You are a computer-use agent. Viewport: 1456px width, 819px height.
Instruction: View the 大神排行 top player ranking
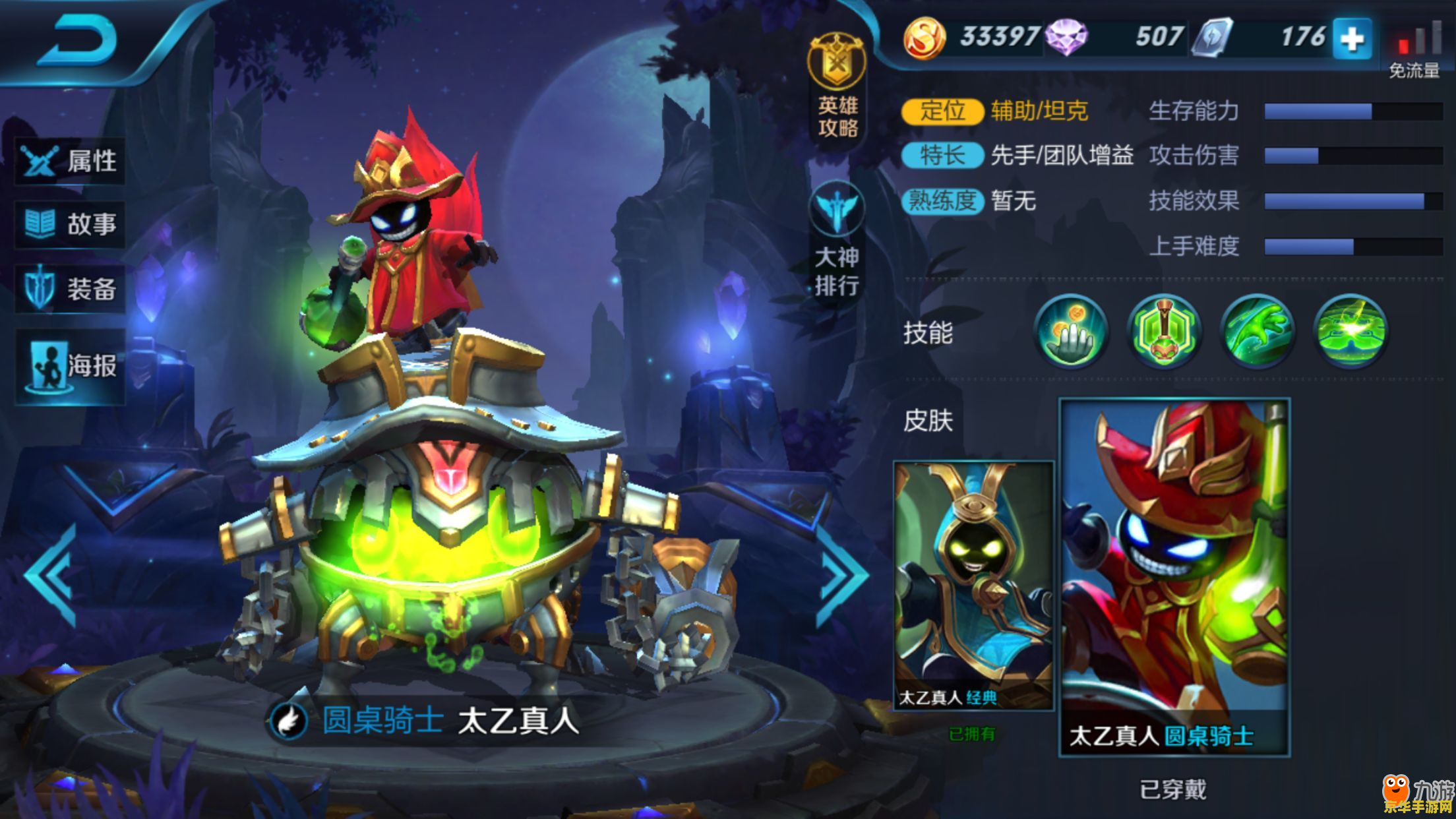point(837,241)
